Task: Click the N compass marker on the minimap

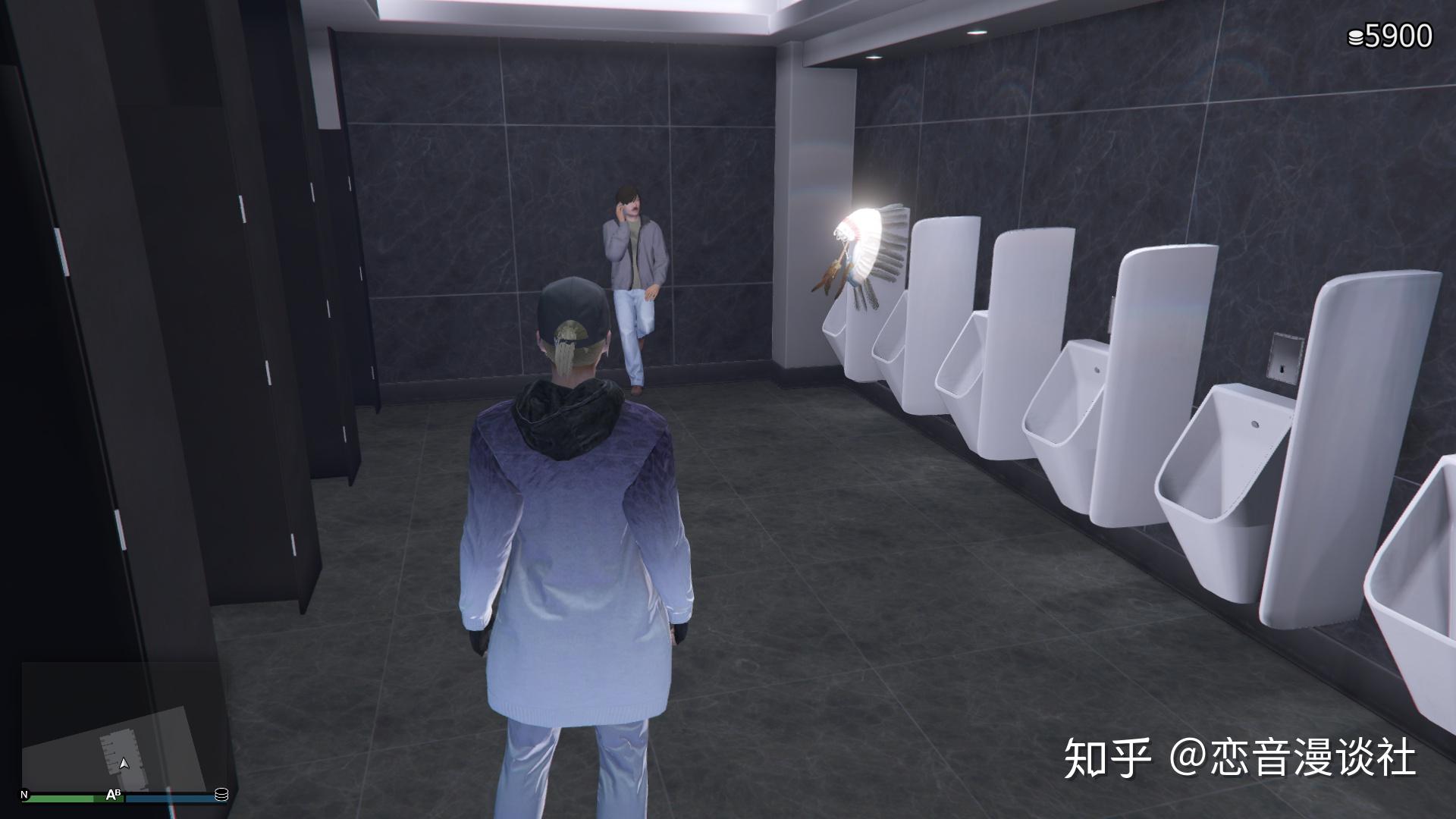Action: (x=24, y=794)
